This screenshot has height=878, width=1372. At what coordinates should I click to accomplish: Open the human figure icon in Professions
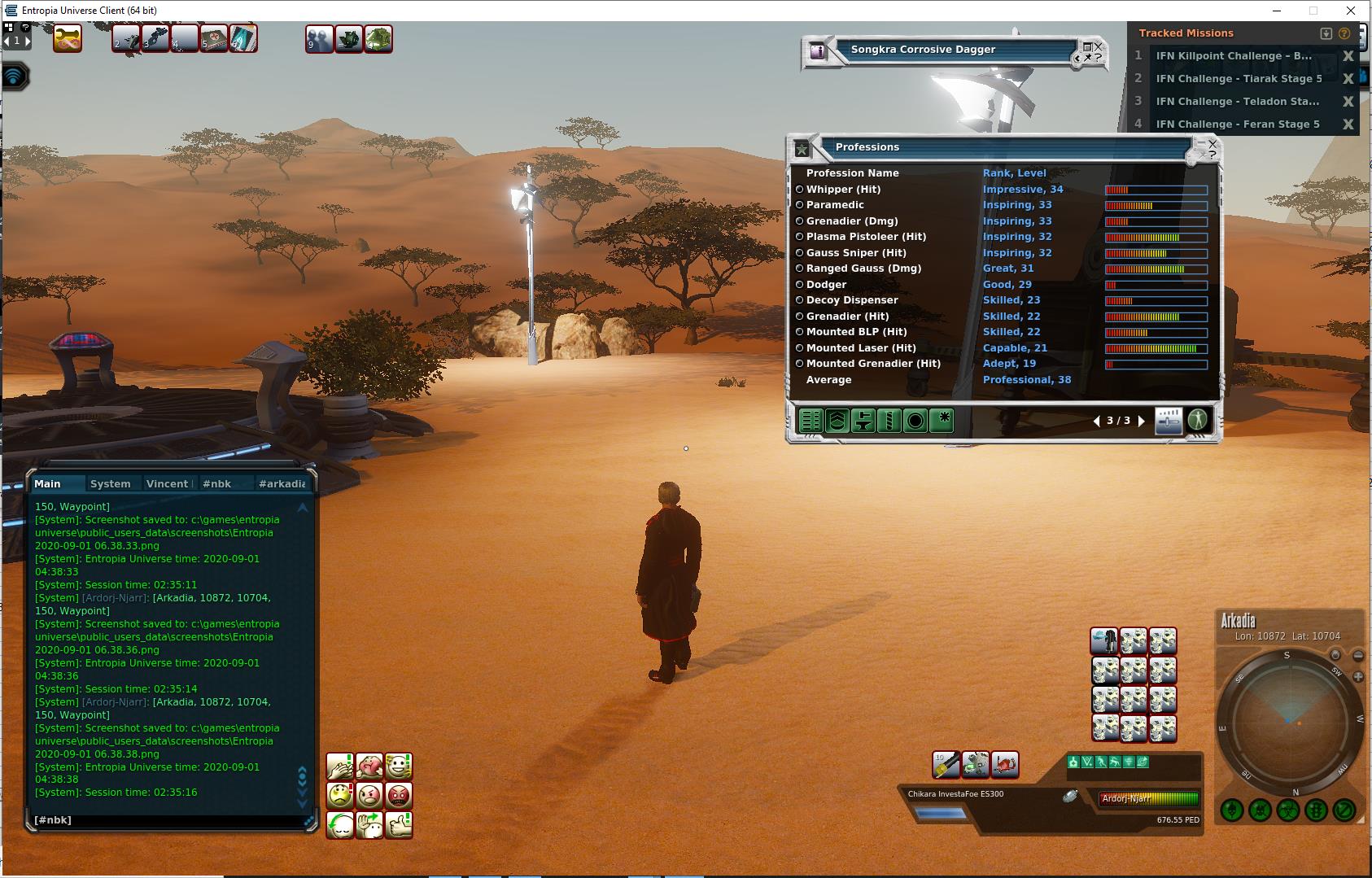point(1197,420)
